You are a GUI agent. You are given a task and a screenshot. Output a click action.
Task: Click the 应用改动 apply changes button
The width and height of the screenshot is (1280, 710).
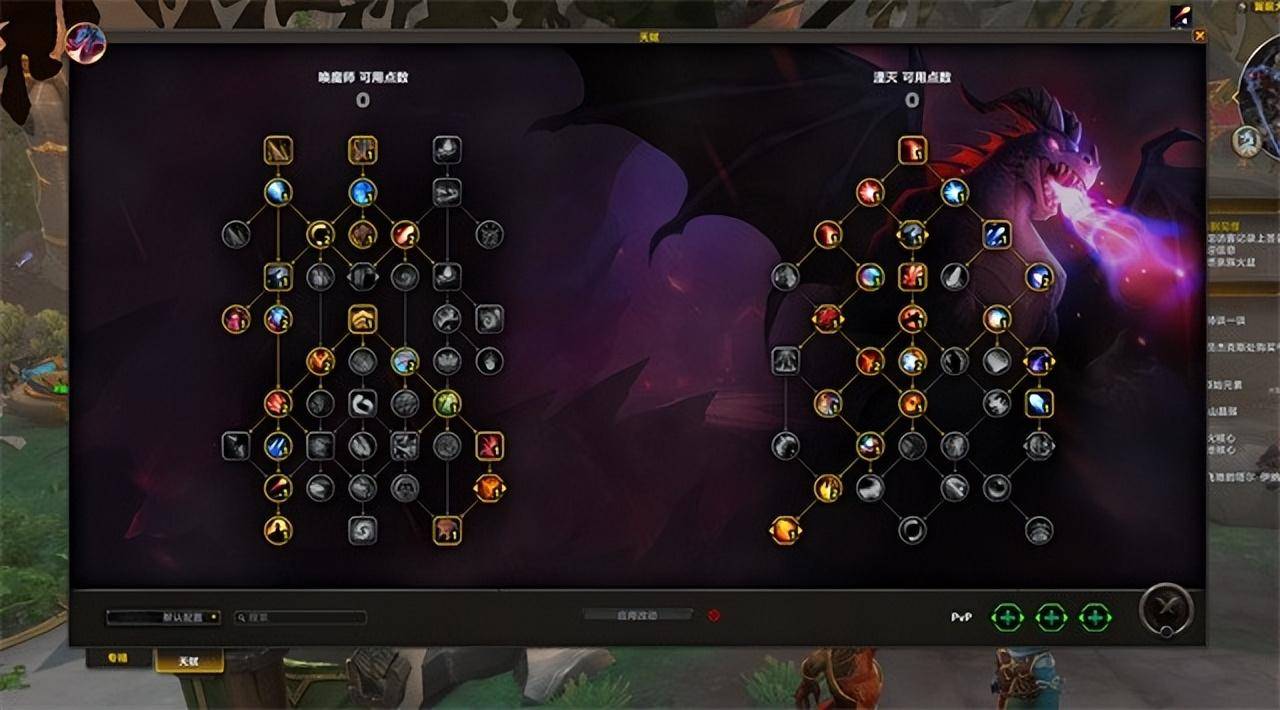tap(637, 615)
